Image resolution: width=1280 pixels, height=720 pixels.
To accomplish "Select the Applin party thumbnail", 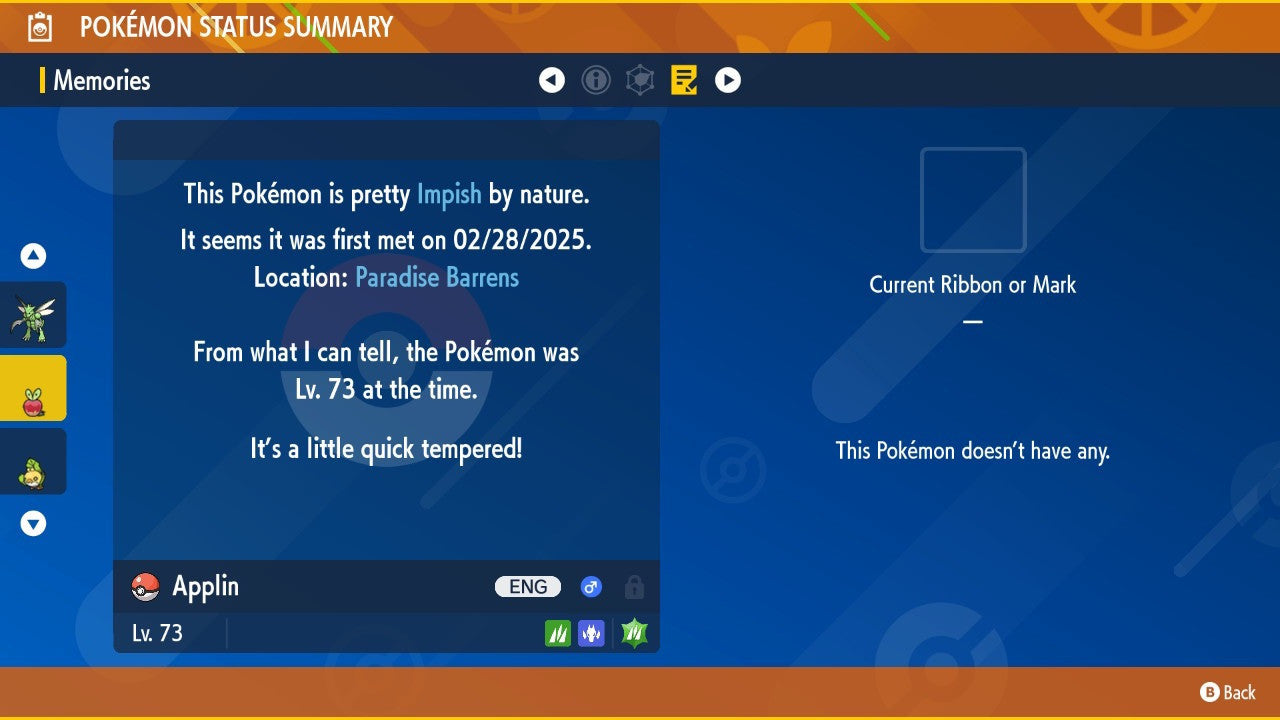I will [33, 388].
